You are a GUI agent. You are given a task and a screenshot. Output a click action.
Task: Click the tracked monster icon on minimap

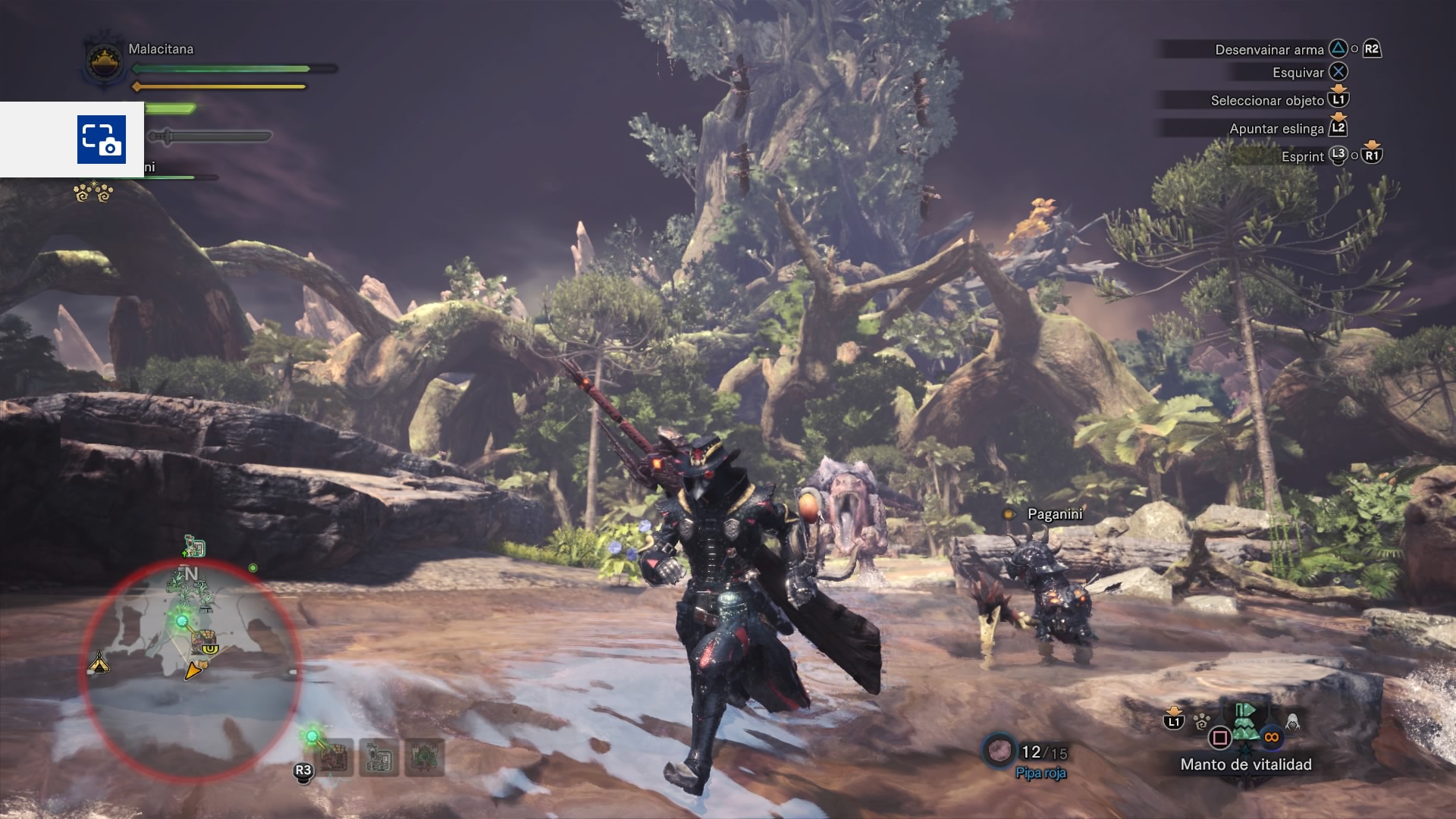[x=205, y=642]
